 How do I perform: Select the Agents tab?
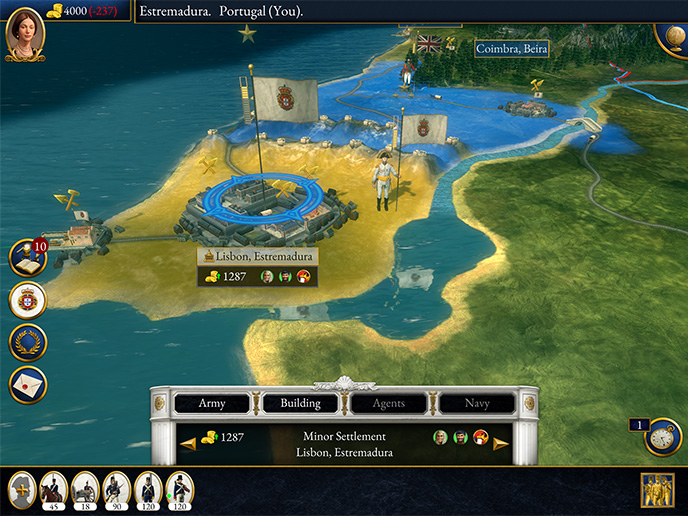coord(388,404)
